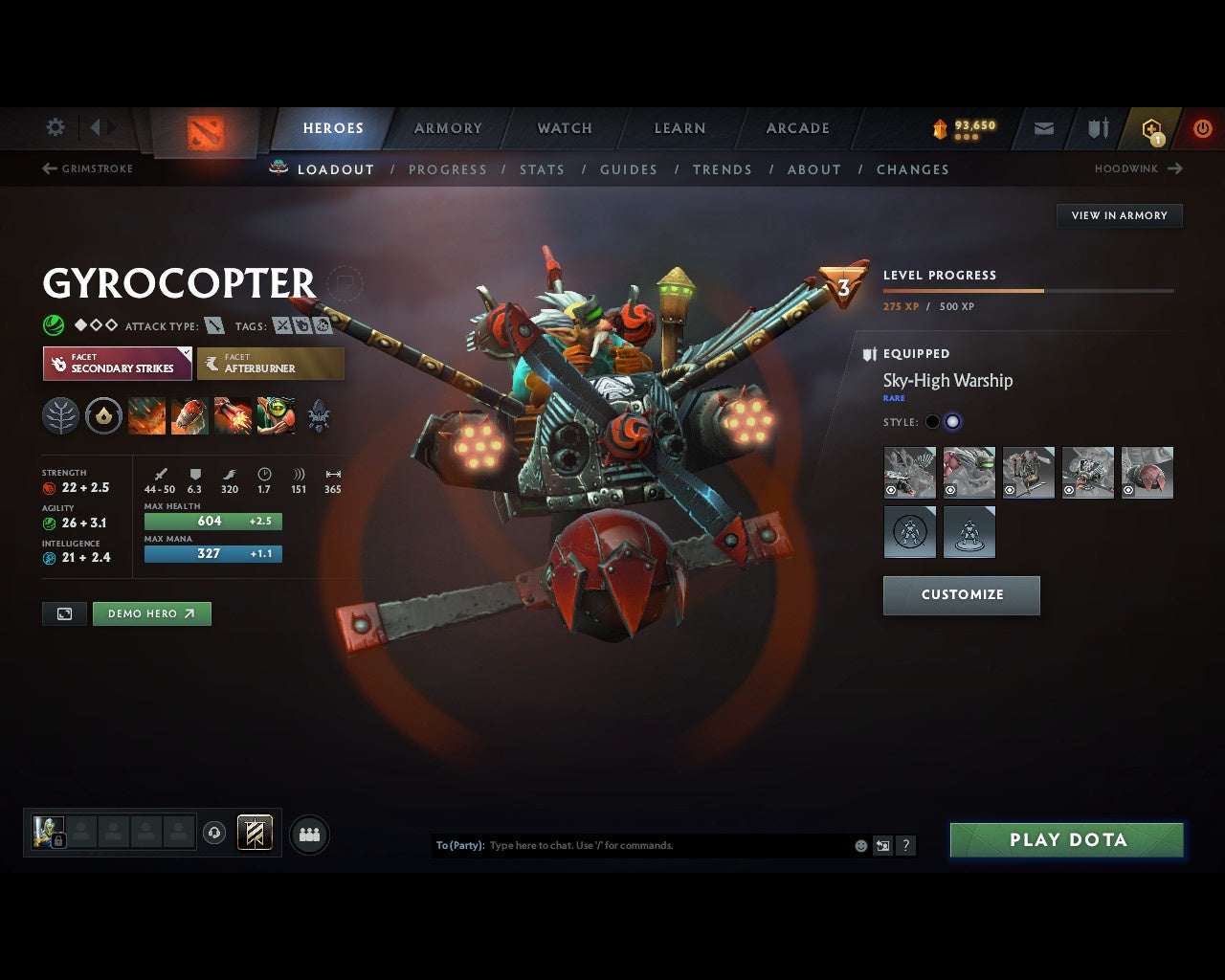Switch warship style to second radio option
The height and width of the screenshot is (980, 1225).
953,421
